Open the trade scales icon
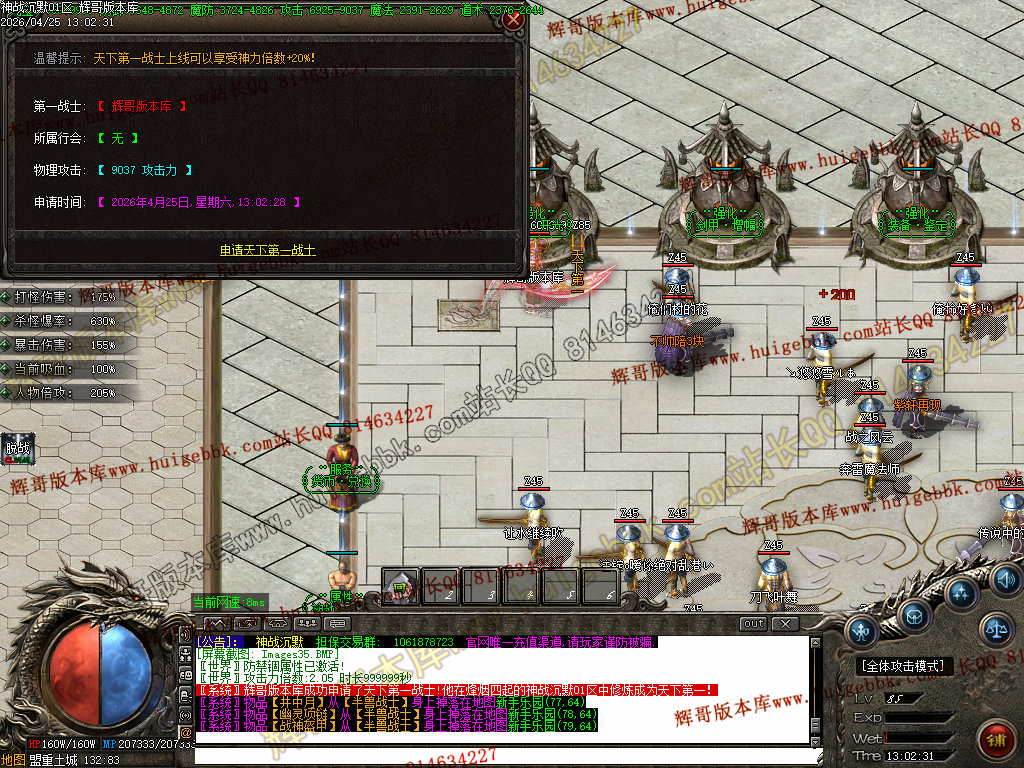The image size is (1024, 768). [x=995, y=629]
